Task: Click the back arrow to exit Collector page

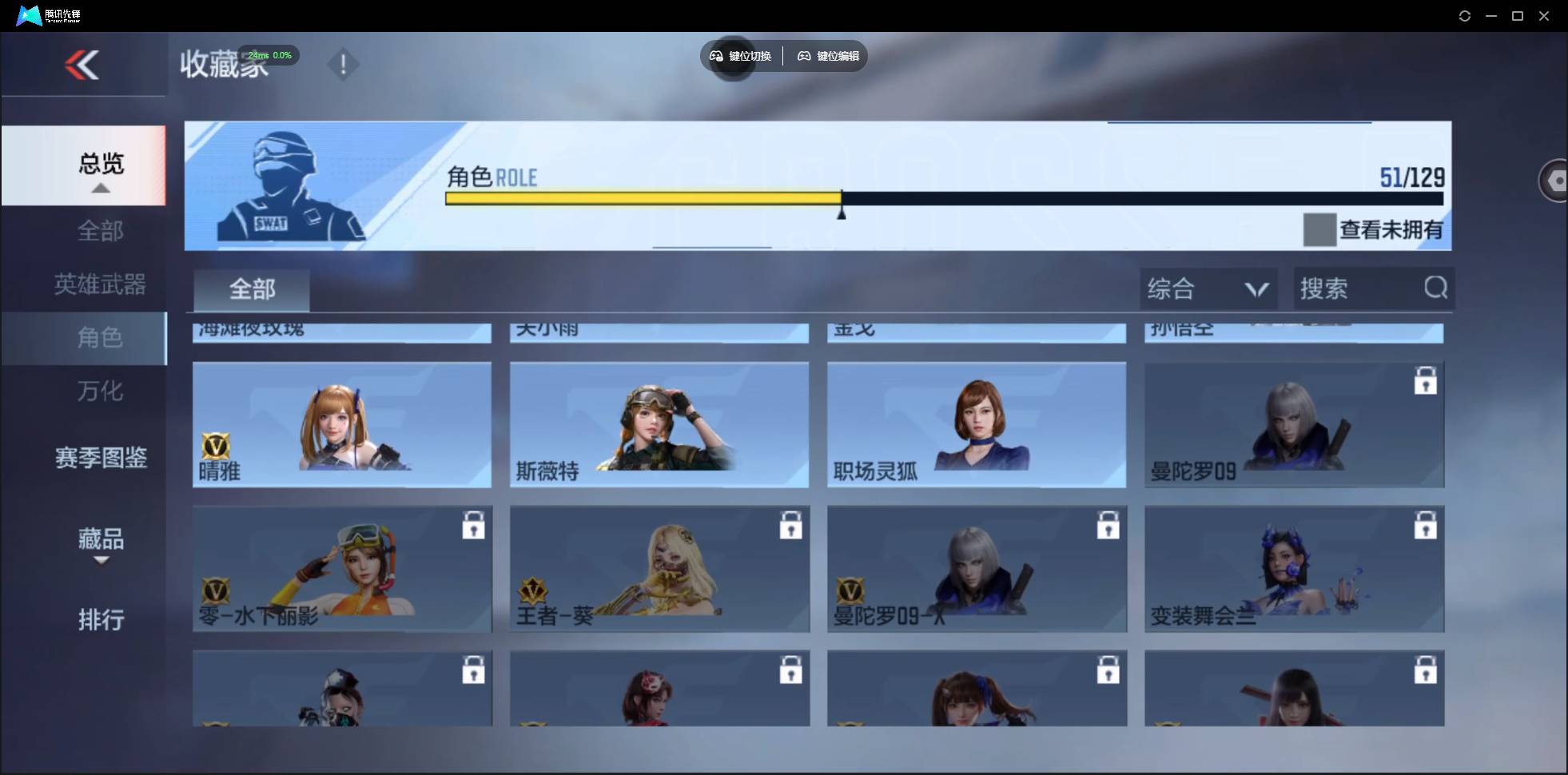Action: [83, 64]
